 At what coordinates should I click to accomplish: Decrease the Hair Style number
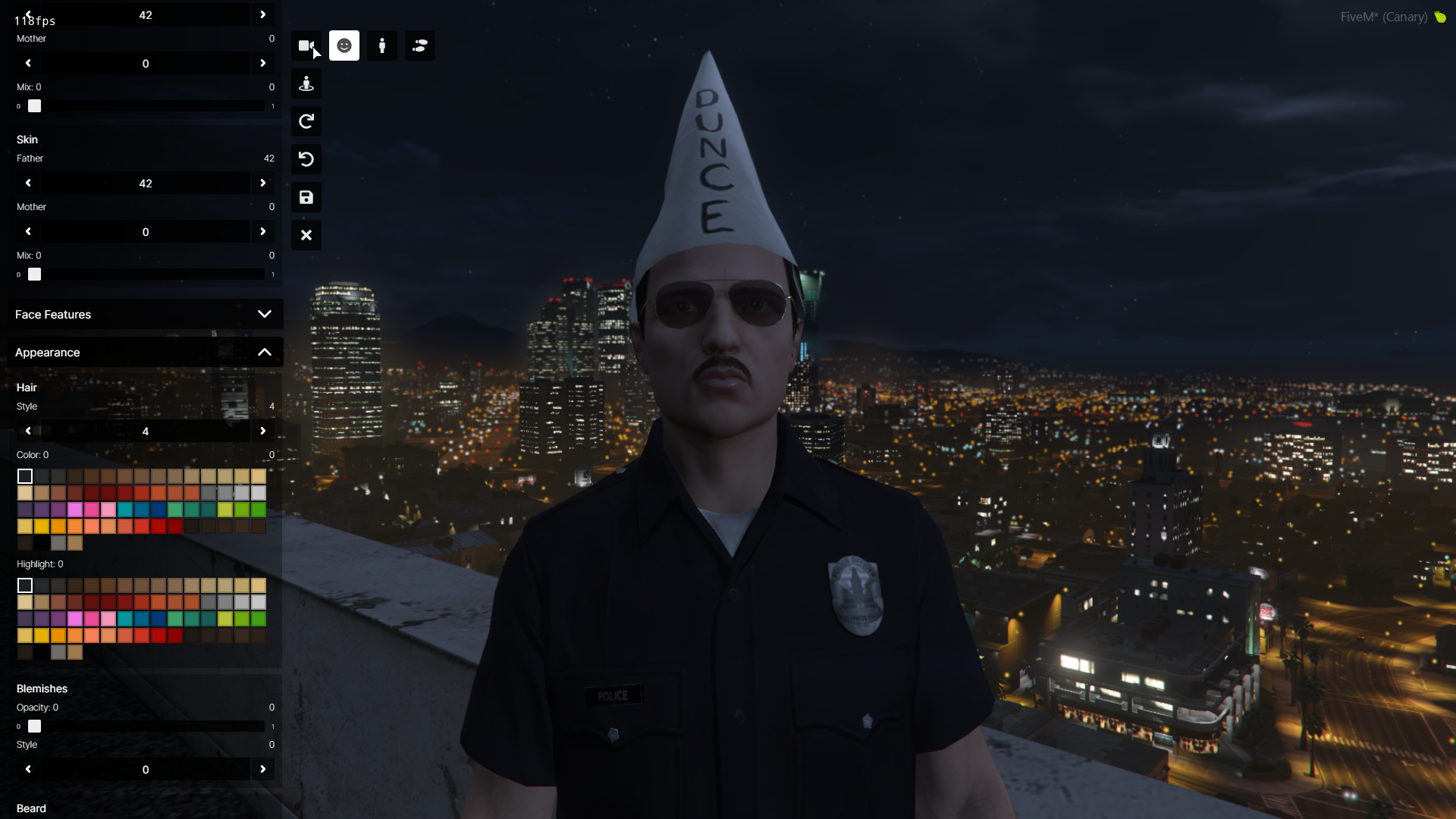pos(28,431)
